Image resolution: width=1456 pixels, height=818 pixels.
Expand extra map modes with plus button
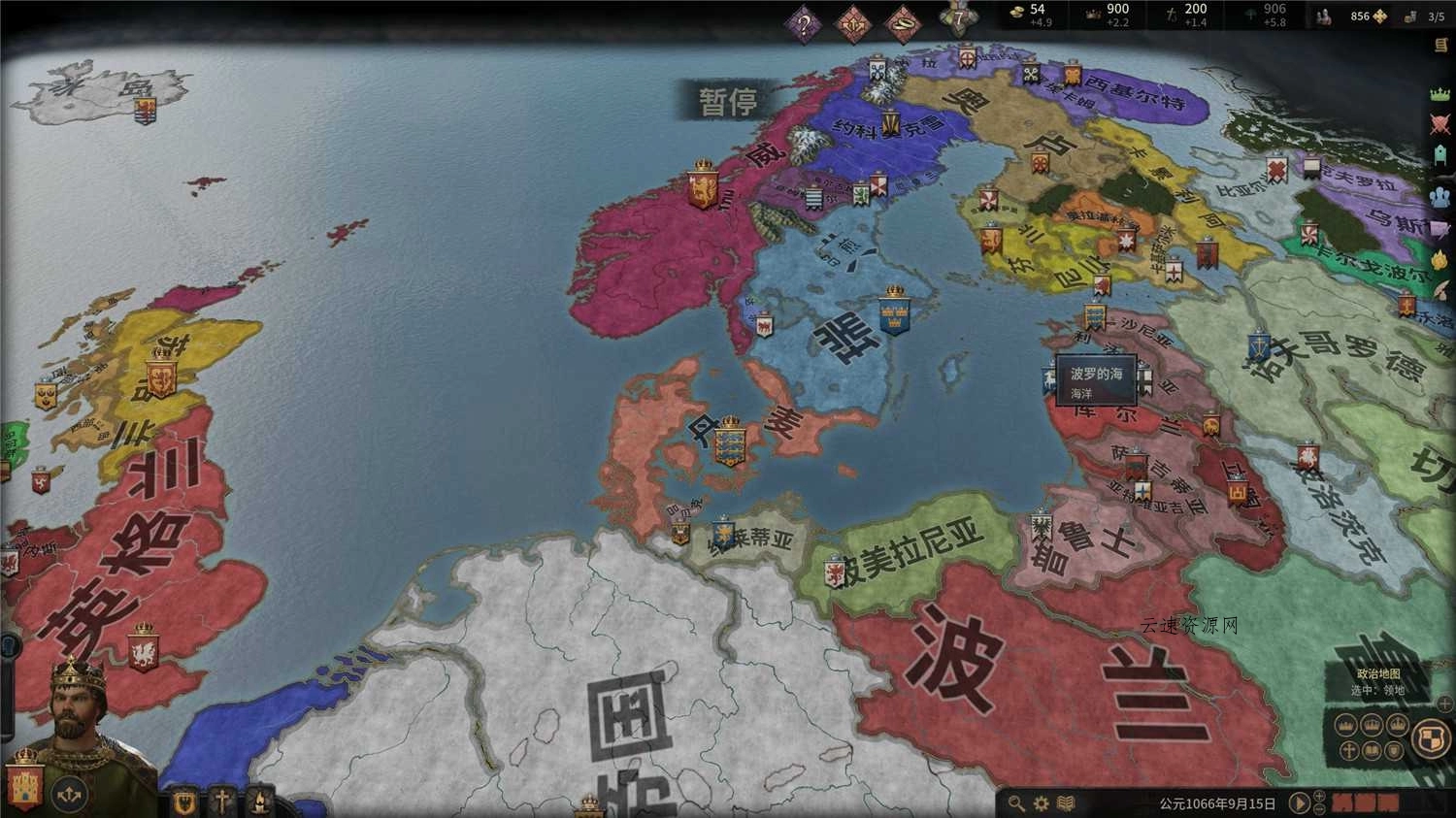(x=1443, y=703)
